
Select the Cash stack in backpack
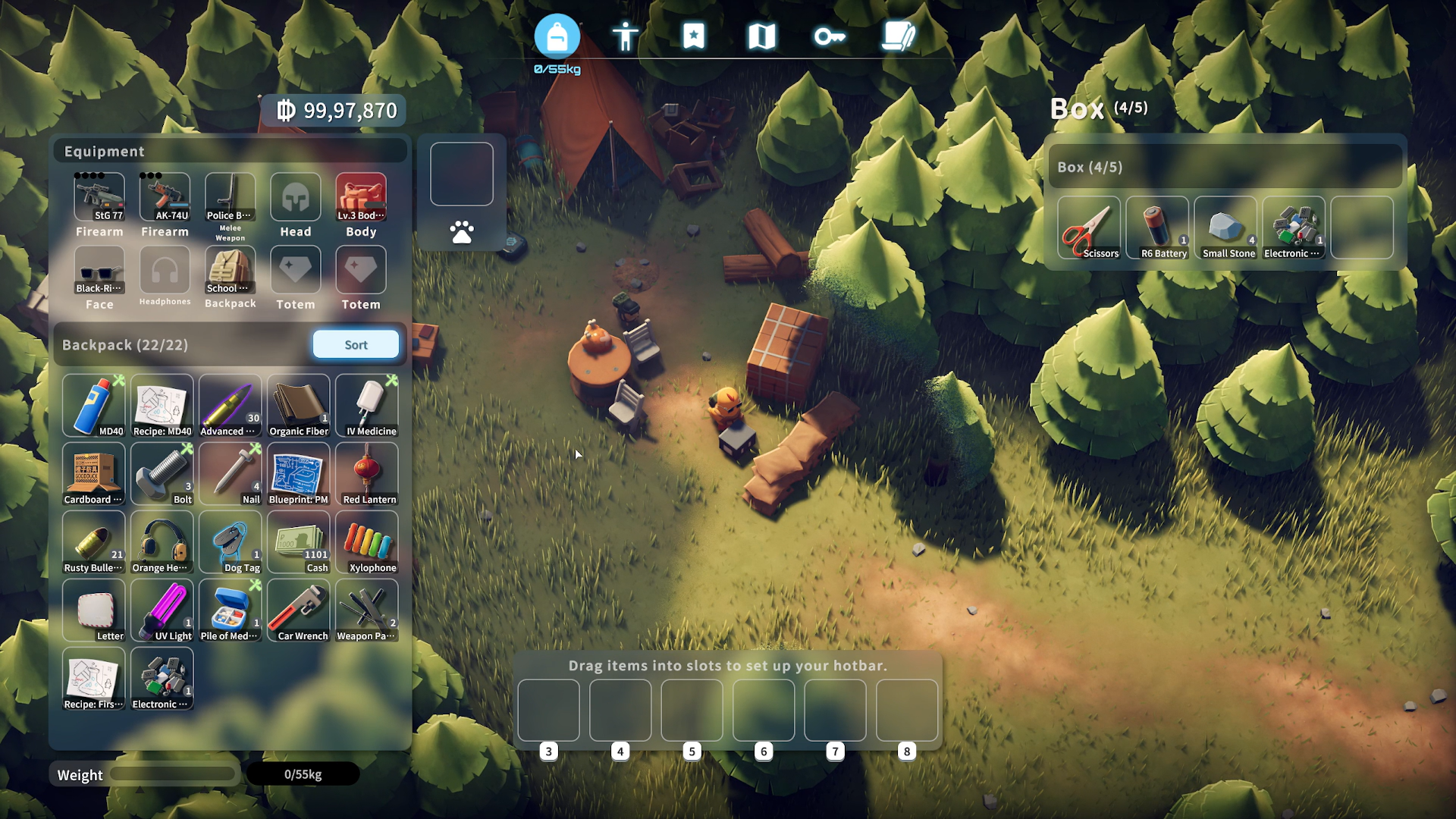[x=299, y=543]
